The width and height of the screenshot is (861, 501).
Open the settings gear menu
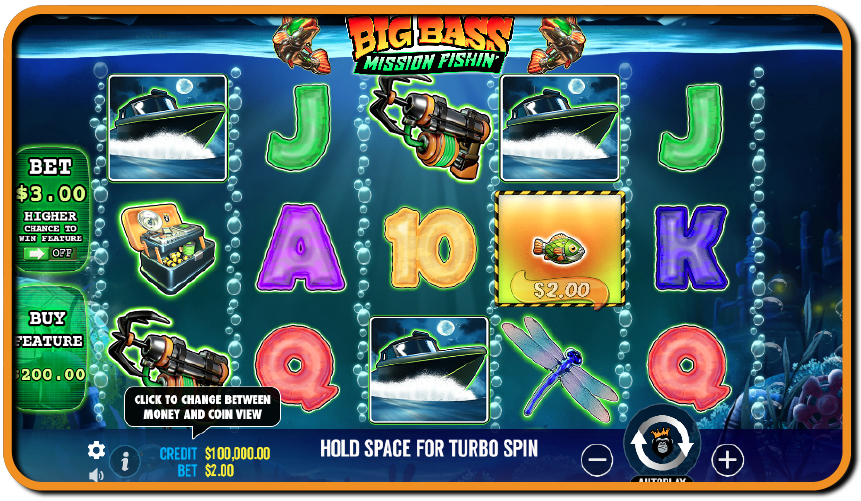tap(96, 450)
